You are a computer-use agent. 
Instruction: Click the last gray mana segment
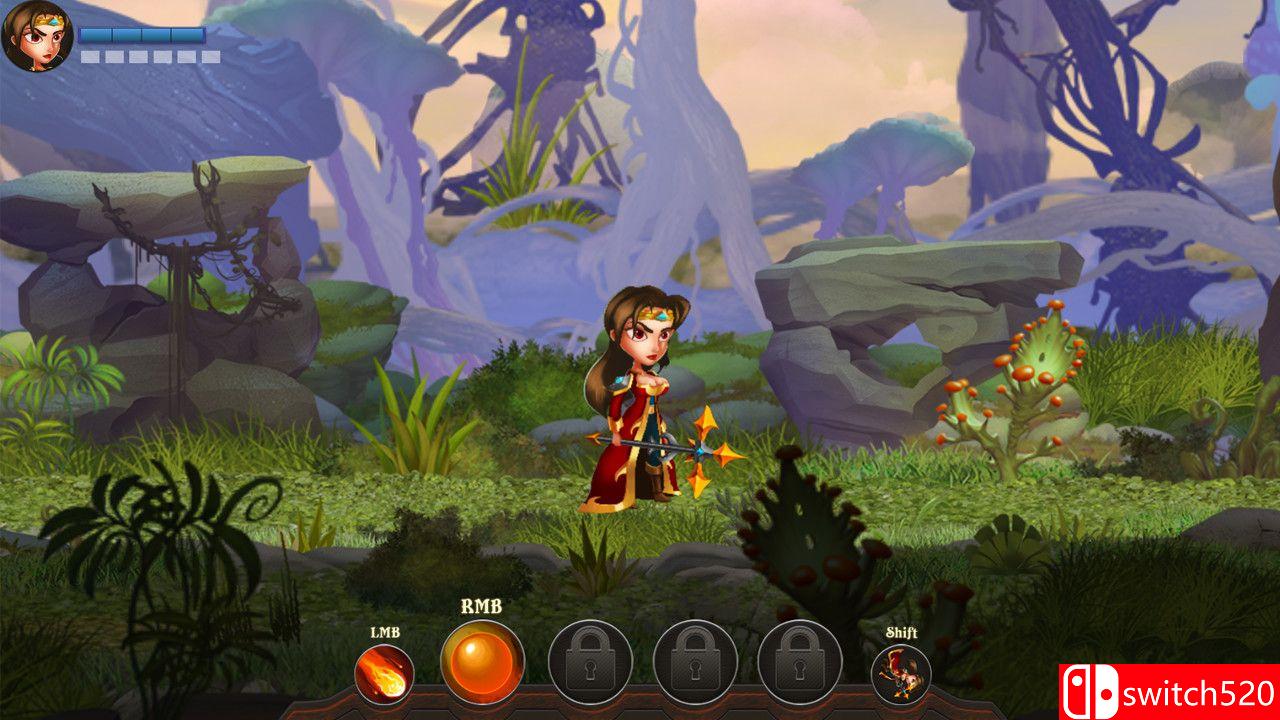(209, 56)
